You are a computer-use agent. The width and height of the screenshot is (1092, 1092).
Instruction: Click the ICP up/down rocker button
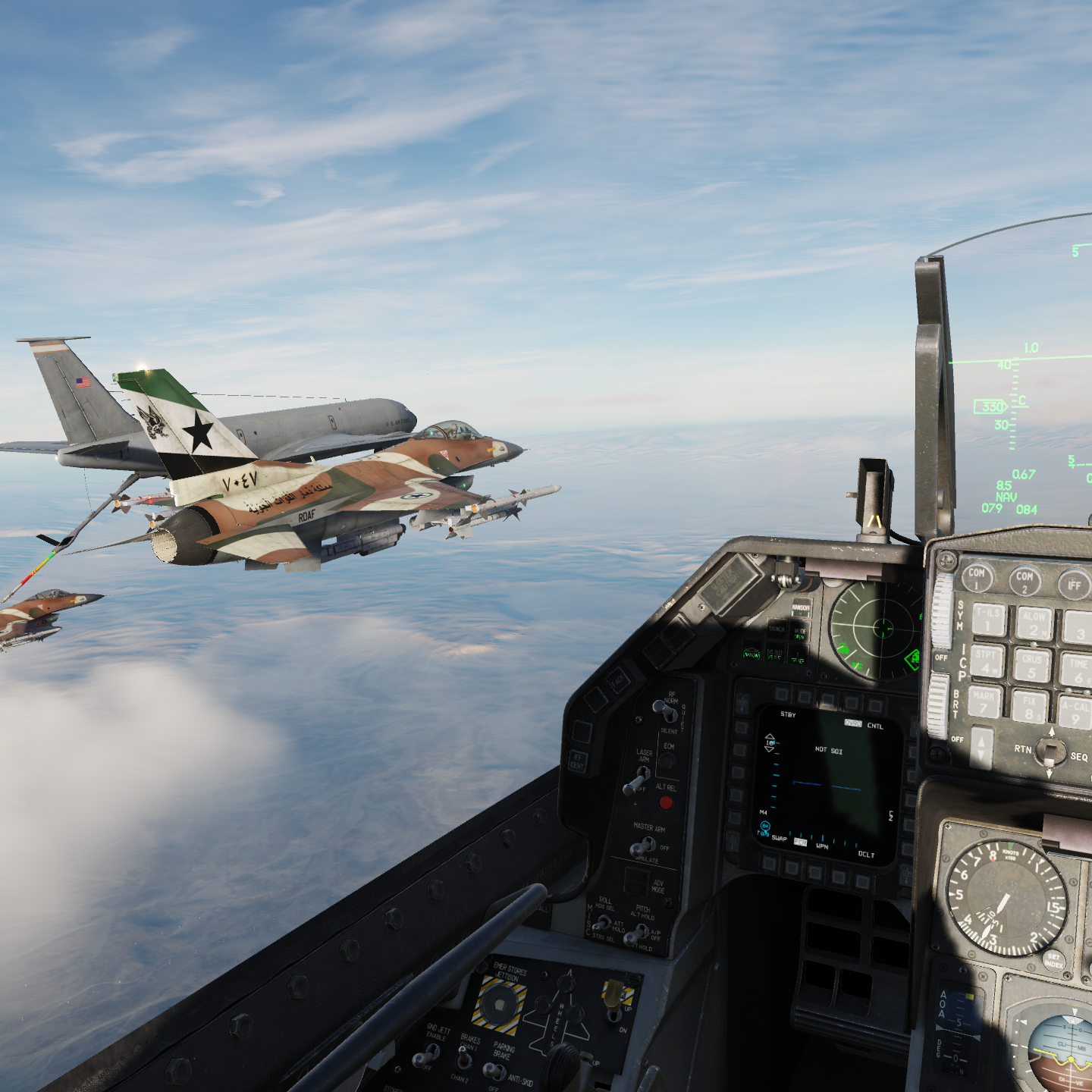(982, 747)
